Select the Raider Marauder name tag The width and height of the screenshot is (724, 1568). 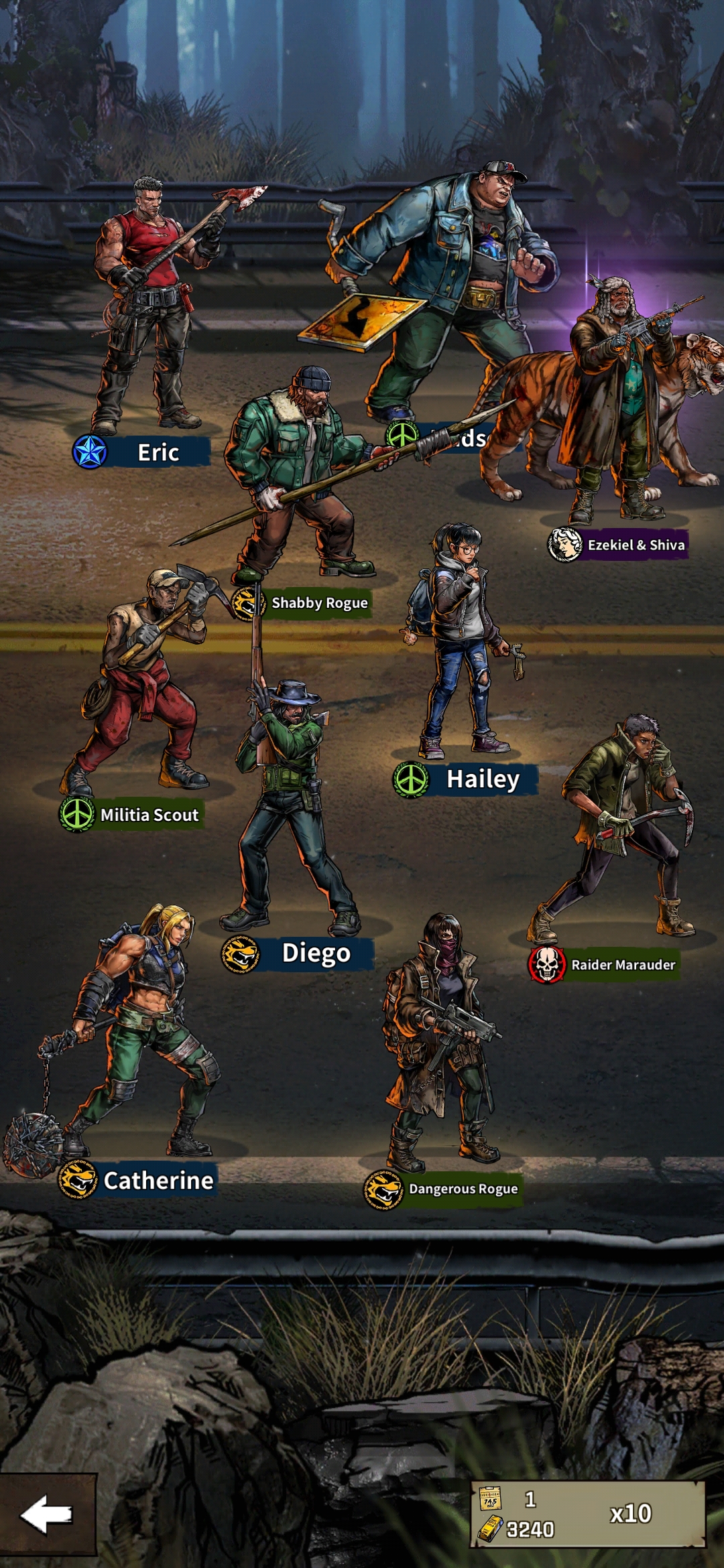(x=623, y=965)
